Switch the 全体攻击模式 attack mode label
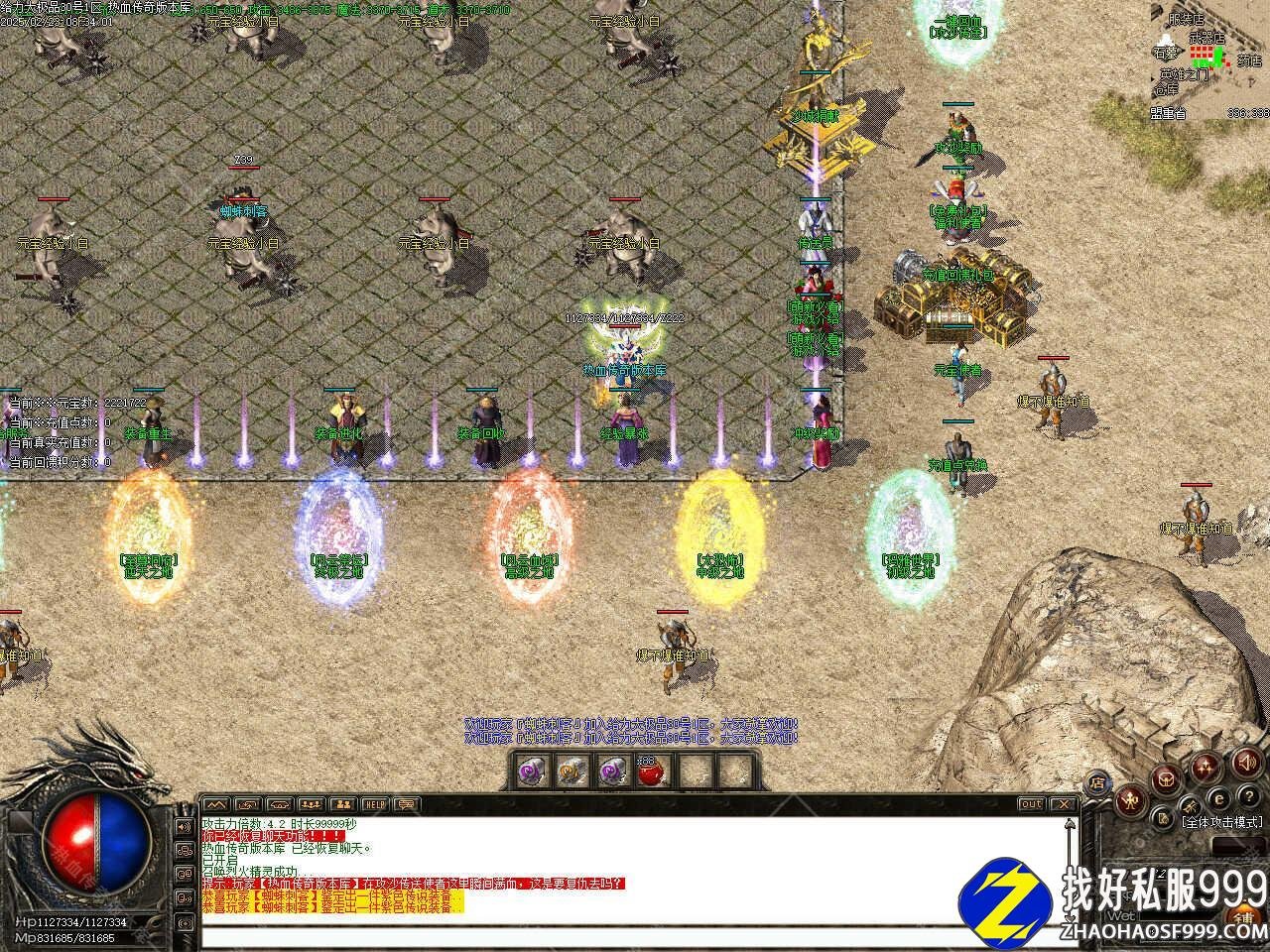 click(1221, 822)
